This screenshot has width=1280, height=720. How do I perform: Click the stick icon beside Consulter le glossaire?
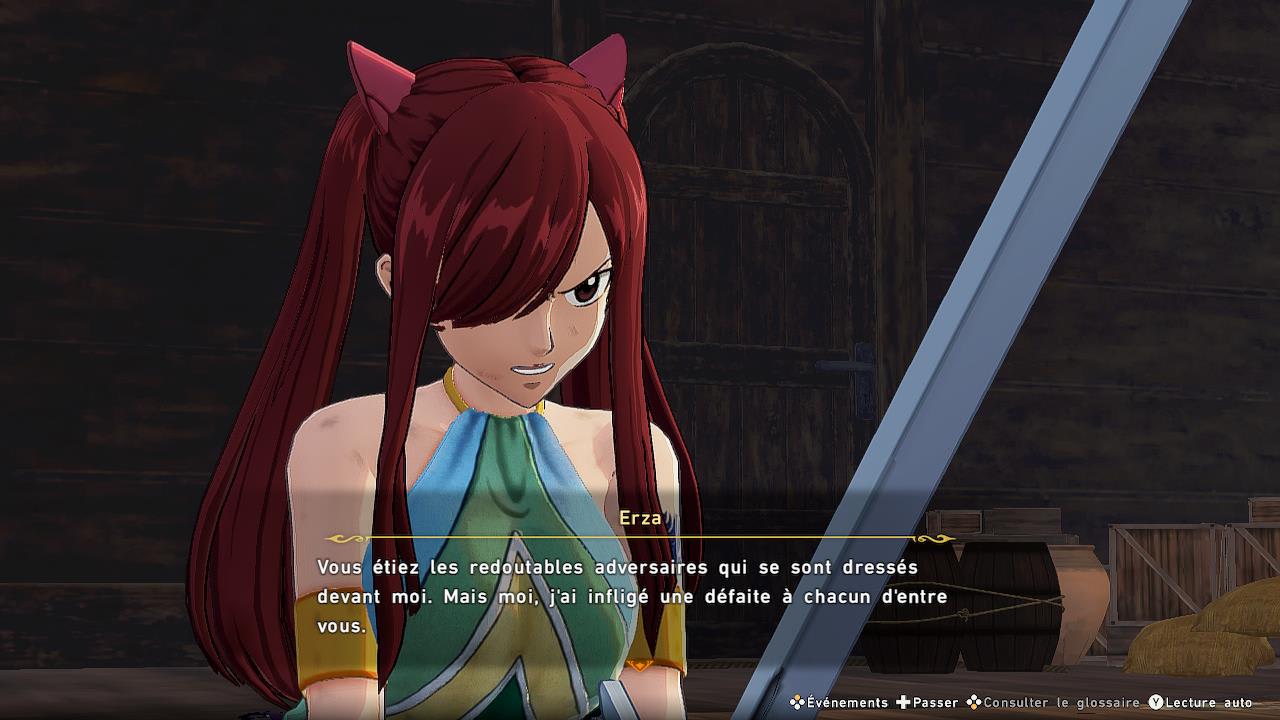tap(973, 702)
